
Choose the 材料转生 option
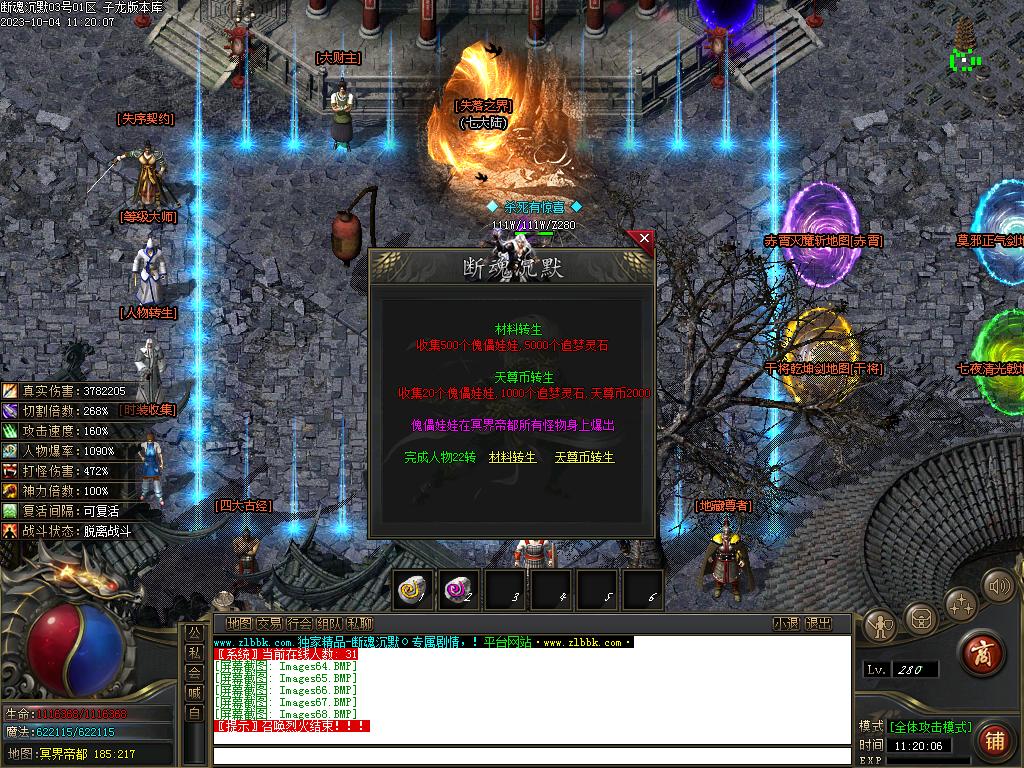tap(512, 457)
